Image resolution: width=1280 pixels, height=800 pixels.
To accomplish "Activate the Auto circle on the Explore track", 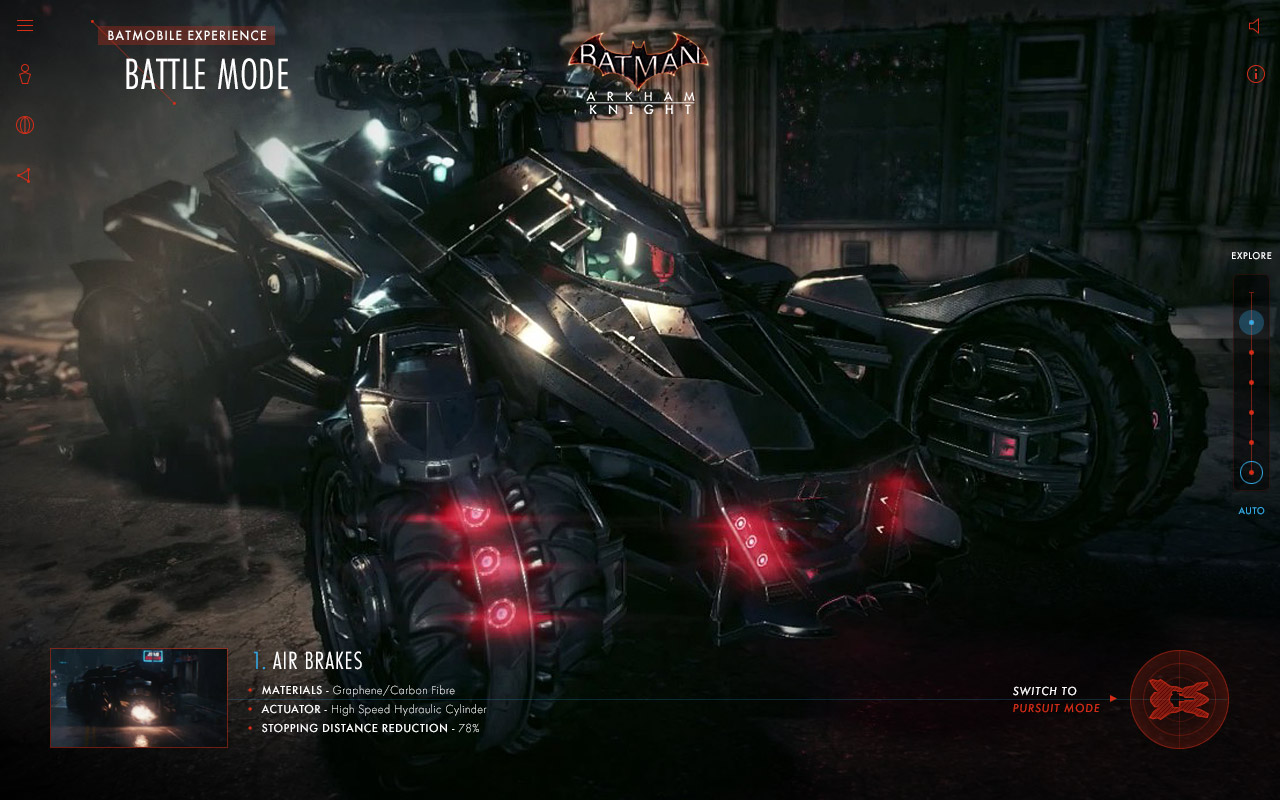I will 1251,473.
